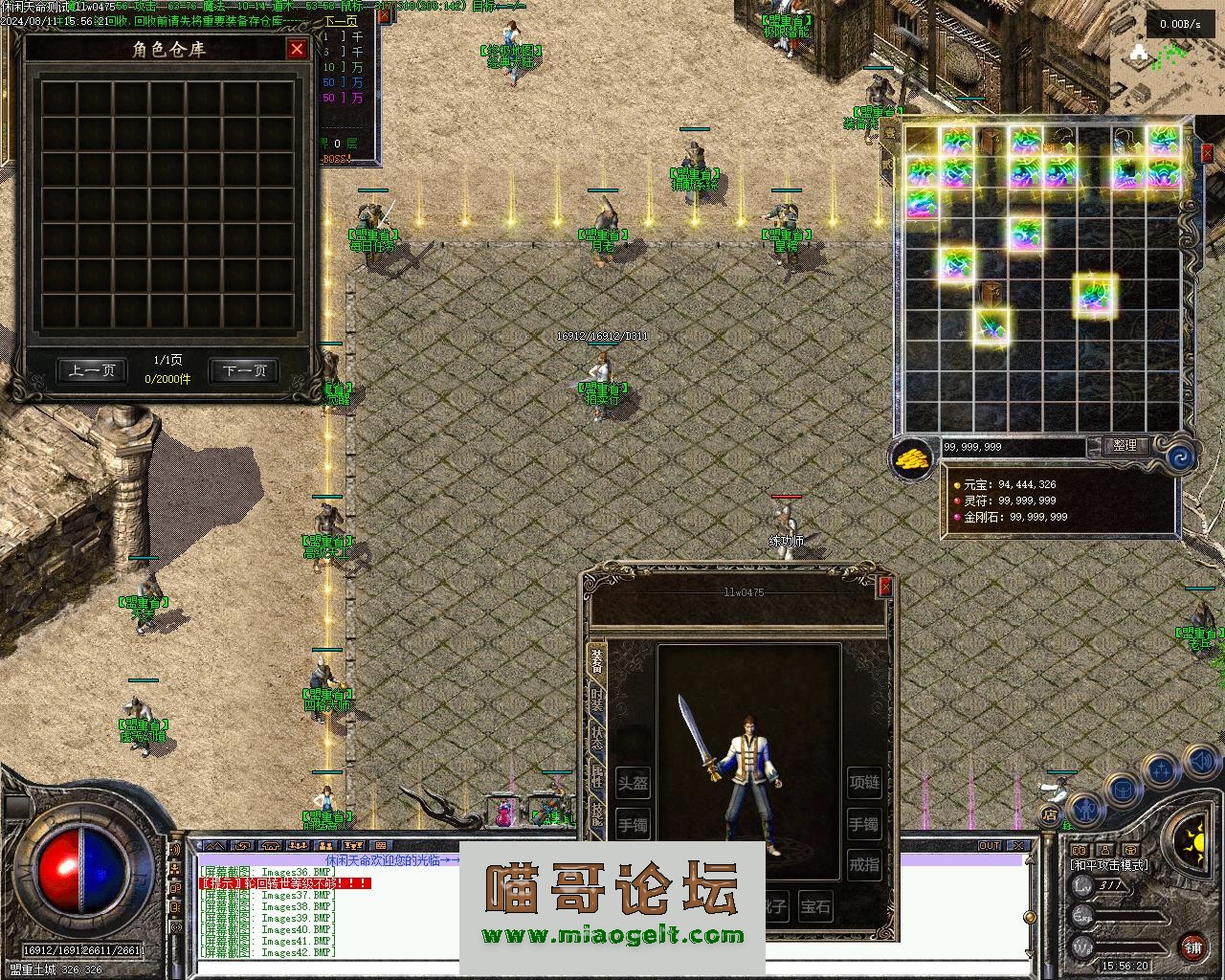1225x980 pixels.
Task: Close the character equipment panel
Action: tap(885, 587)
